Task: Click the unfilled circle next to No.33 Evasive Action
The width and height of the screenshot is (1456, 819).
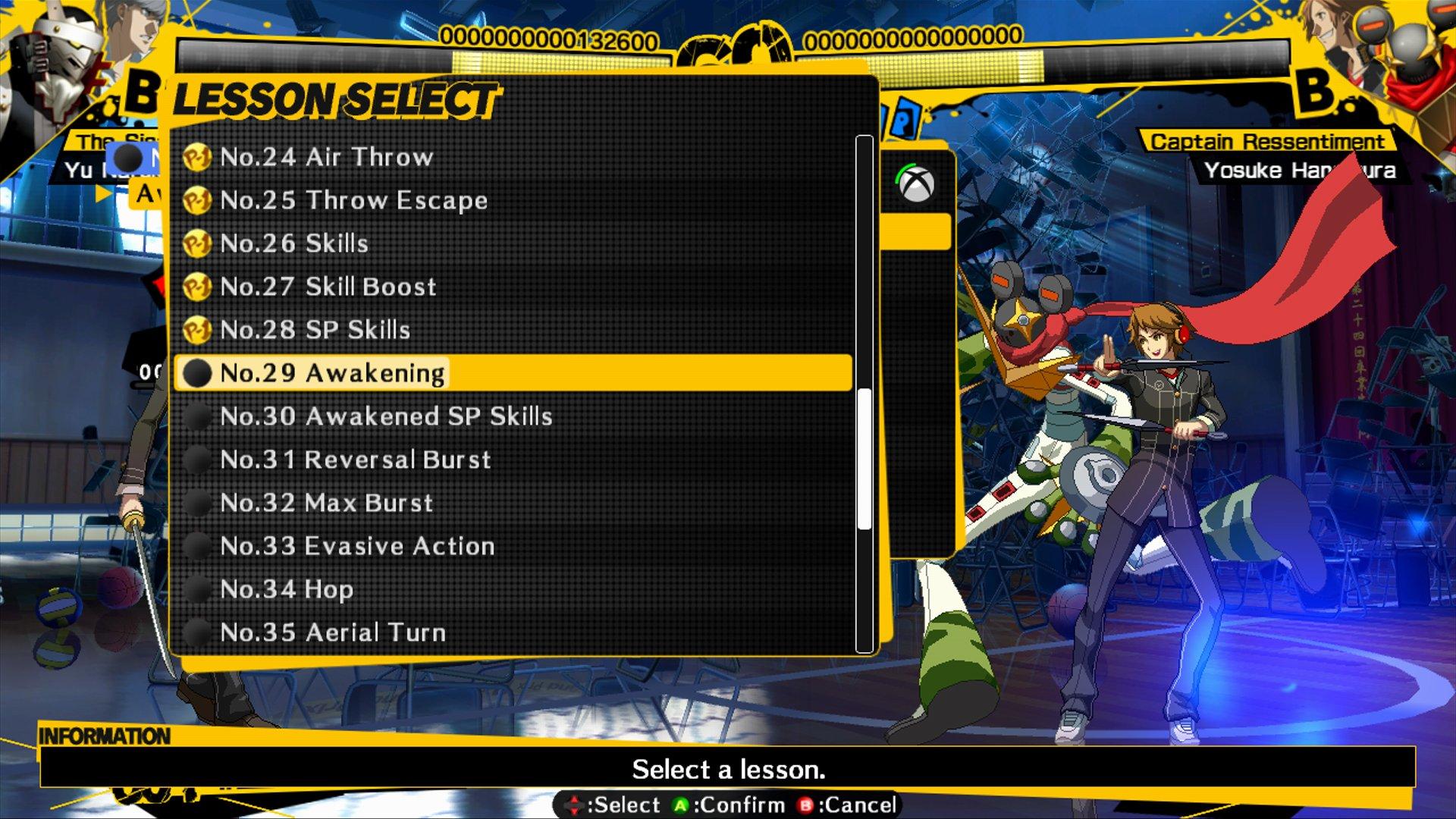Action: pos(199,545)
